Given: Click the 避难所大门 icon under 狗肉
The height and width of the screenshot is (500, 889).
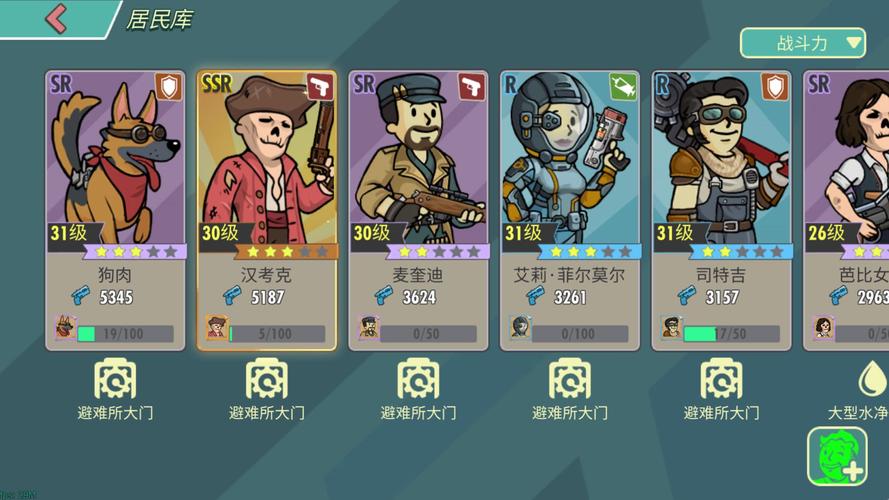Looking at the screenshot, I should click(x=115, y=381).
